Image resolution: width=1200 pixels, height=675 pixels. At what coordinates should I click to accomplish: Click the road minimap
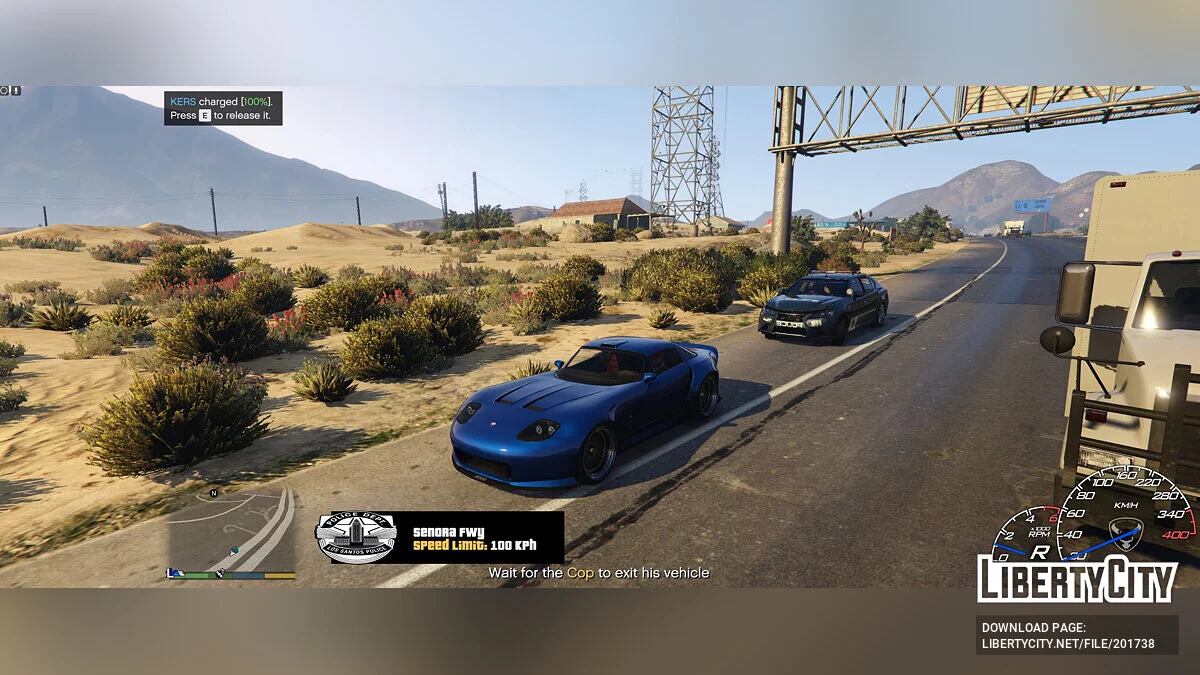(x=231, y=530)
